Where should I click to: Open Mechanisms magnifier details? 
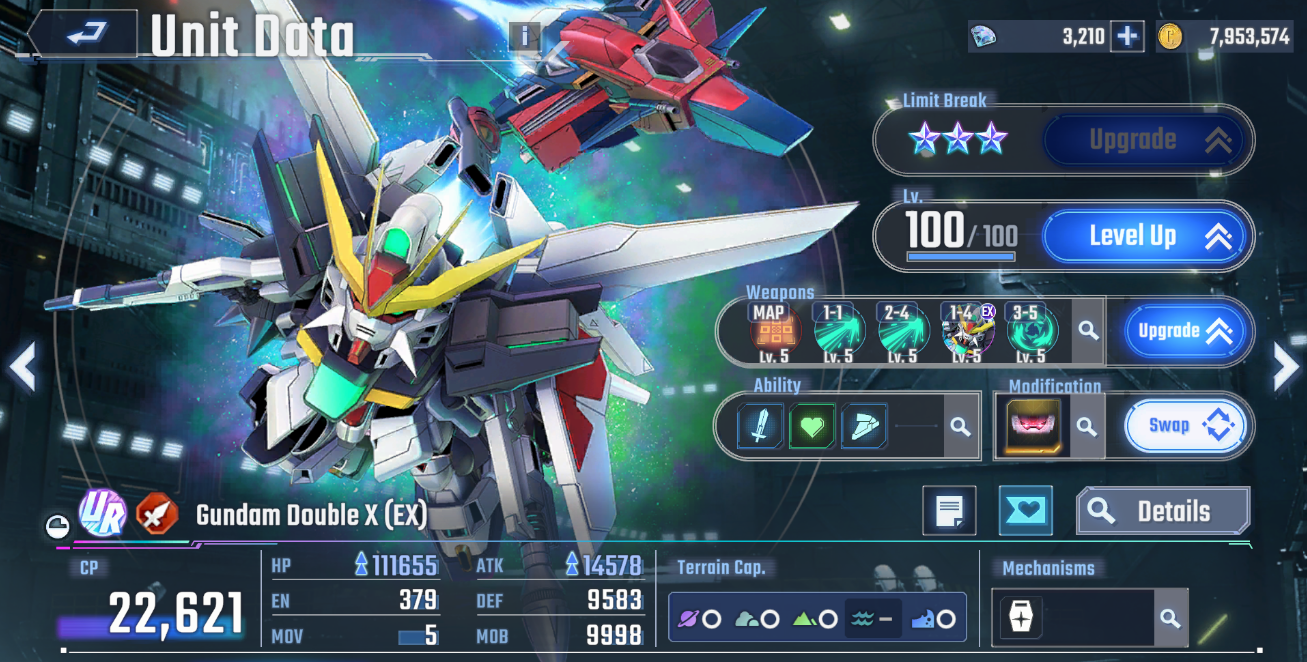tap(1170, 617)
